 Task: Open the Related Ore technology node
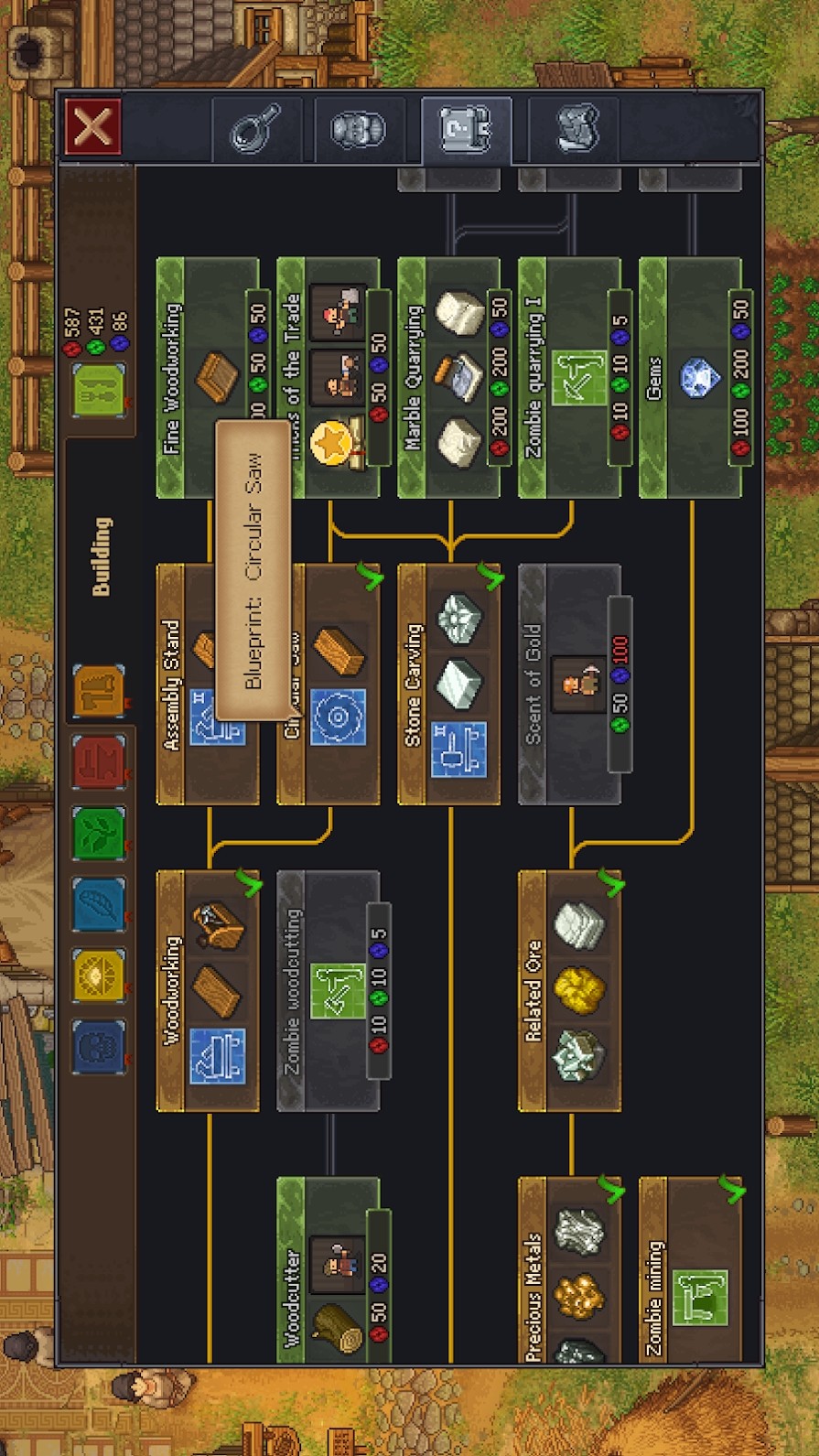570,991
